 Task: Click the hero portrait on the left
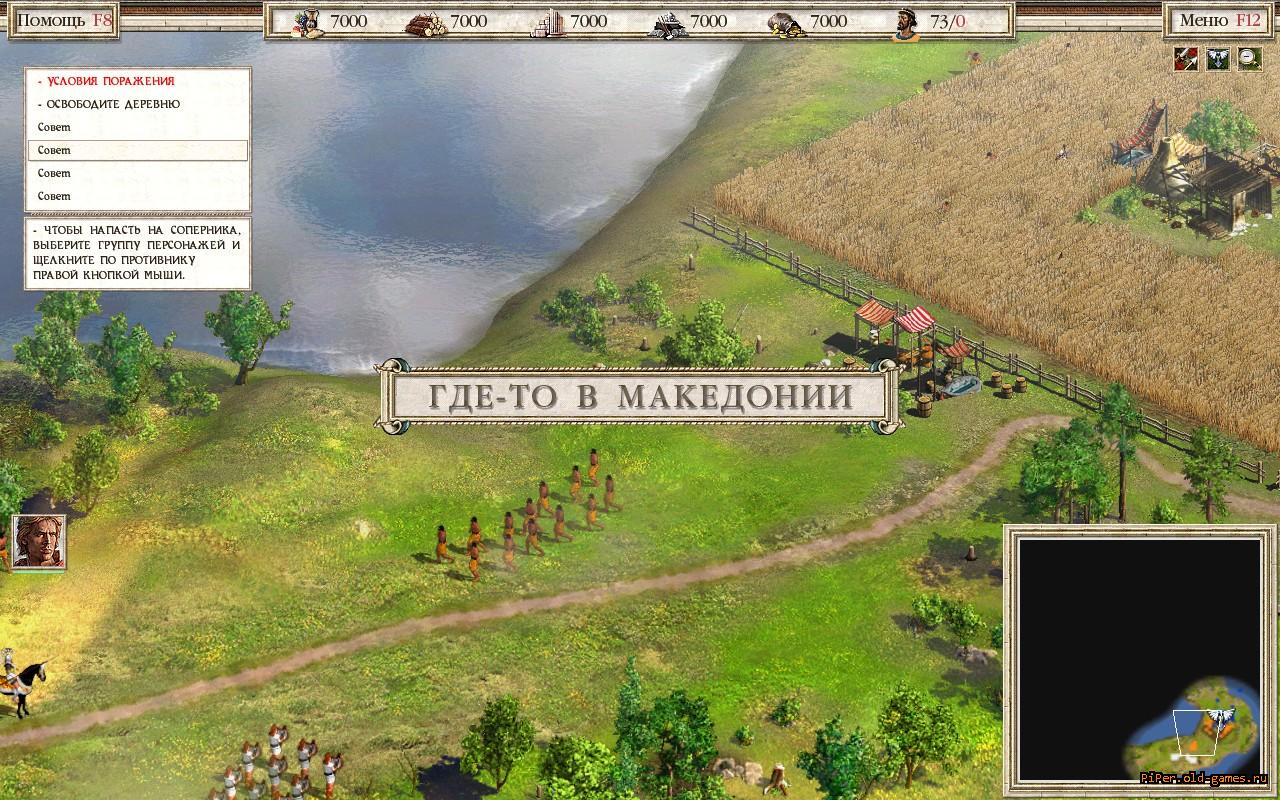[39, 541]
